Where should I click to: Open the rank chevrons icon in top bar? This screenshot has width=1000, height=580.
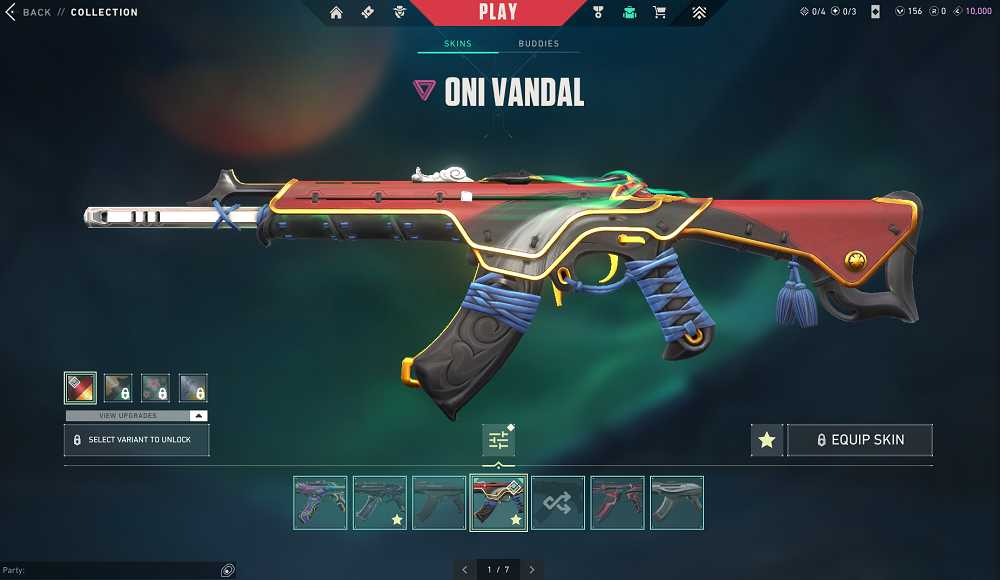click(x=699, y=13)
